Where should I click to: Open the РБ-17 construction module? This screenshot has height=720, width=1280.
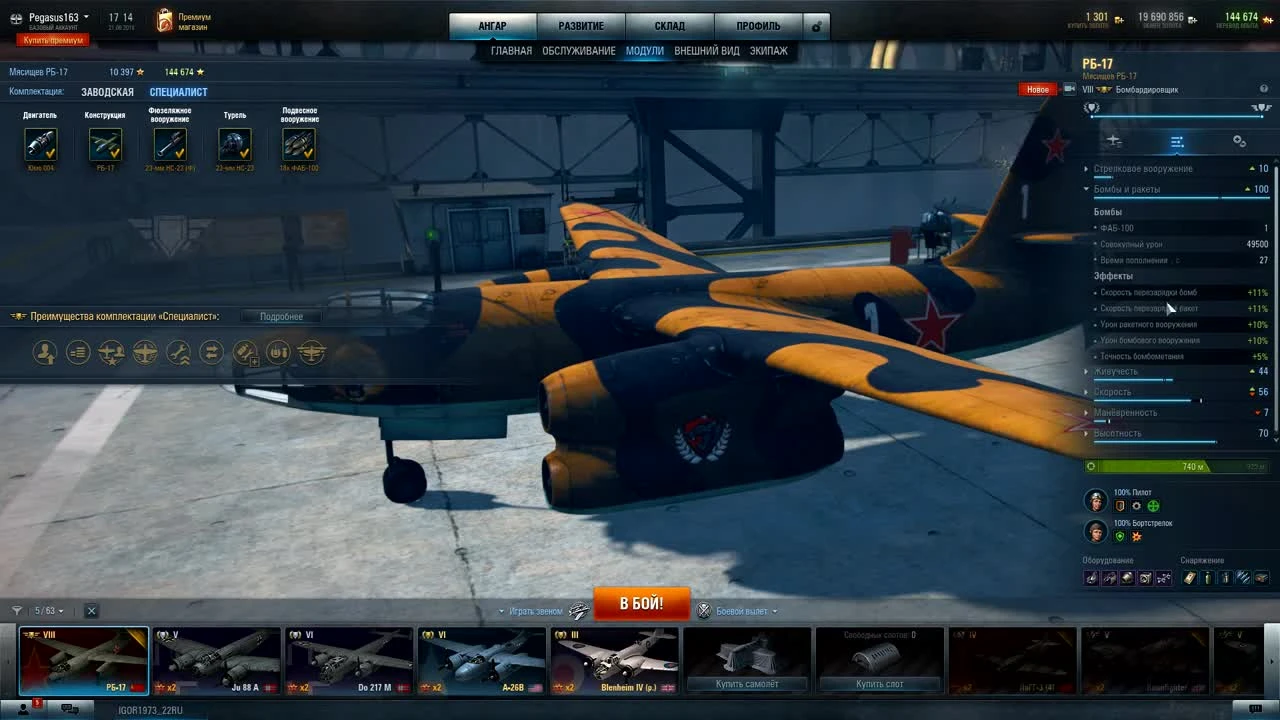[105, 145]
